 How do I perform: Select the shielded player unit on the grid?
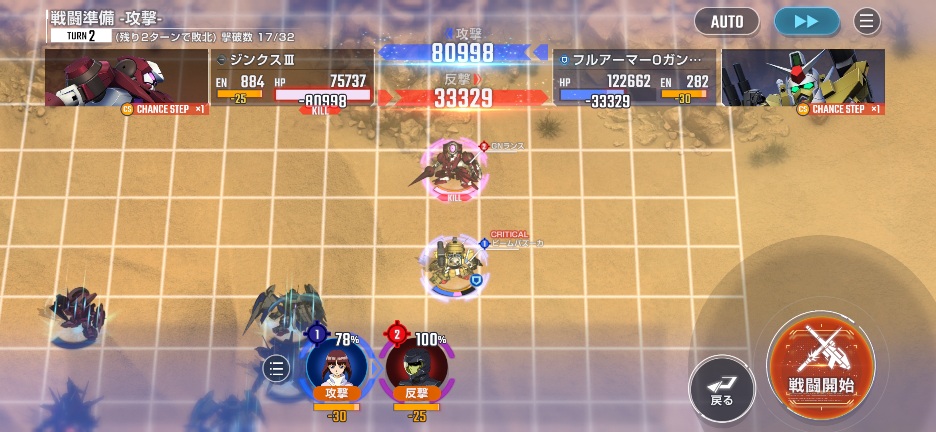452,265
